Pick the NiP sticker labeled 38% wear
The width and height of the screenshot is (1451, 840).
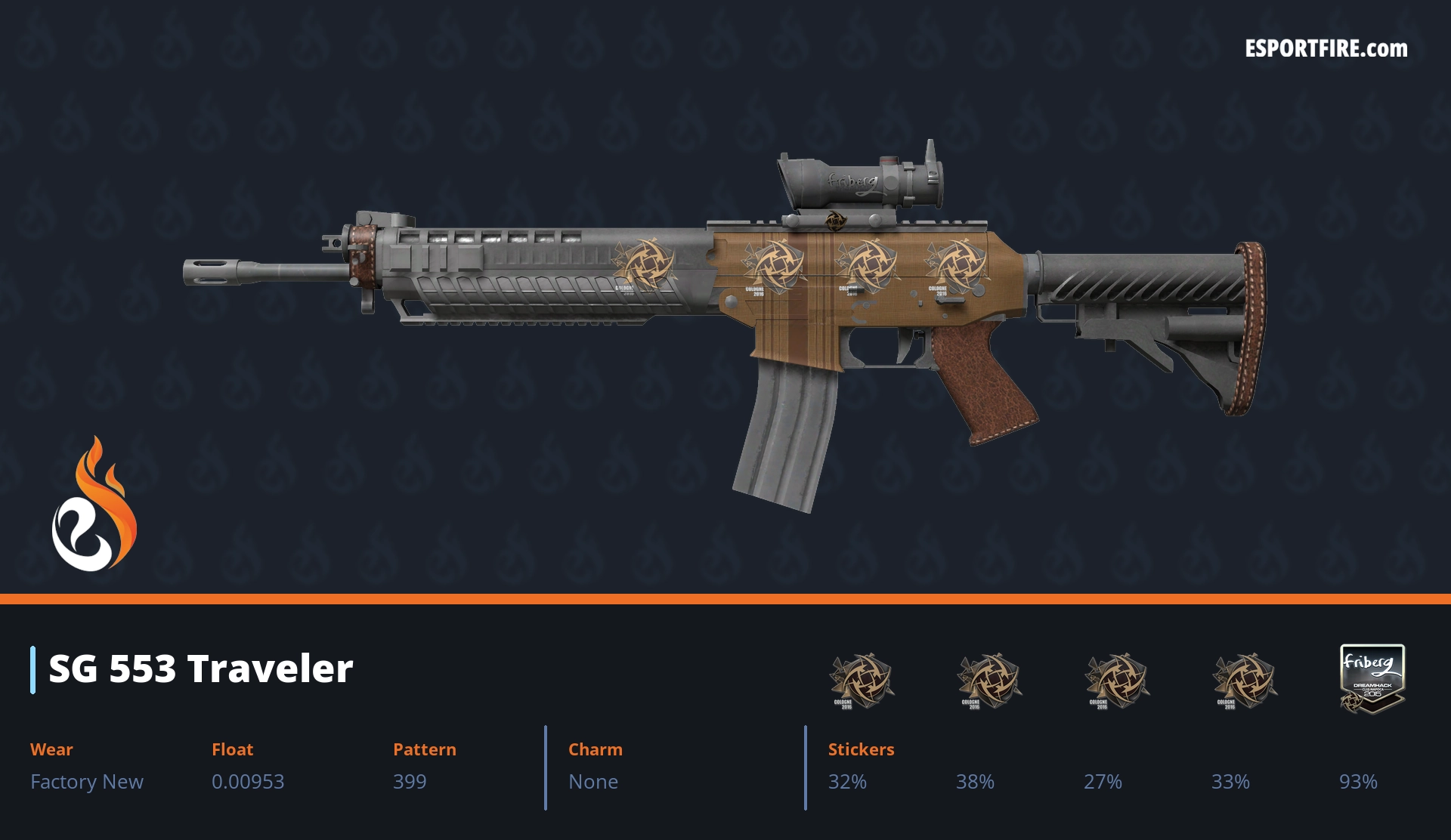coord(988,681)
